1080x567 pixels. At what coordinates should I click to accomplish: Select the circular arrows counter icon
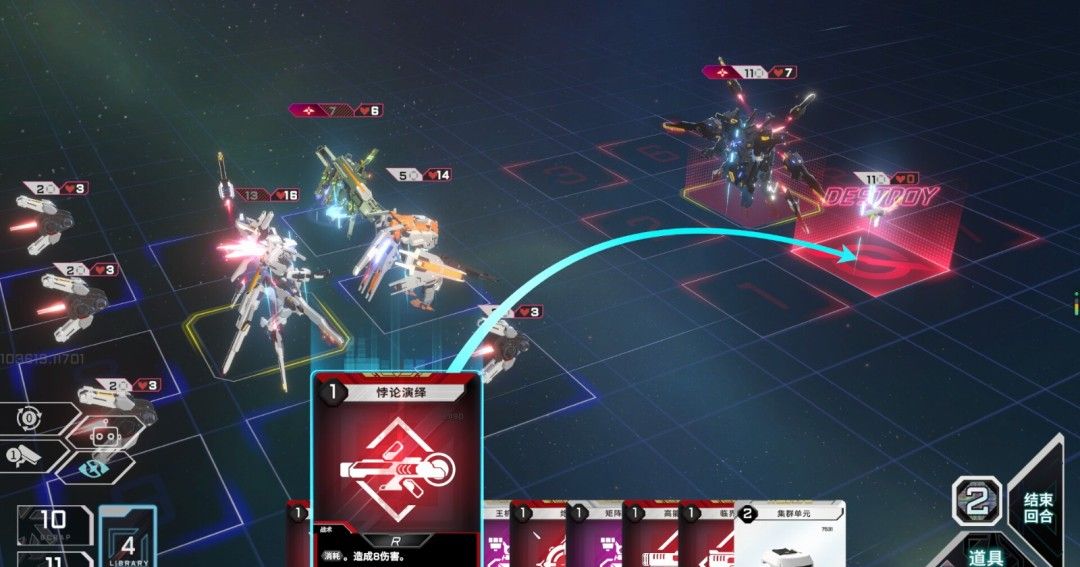coord(30,419)
